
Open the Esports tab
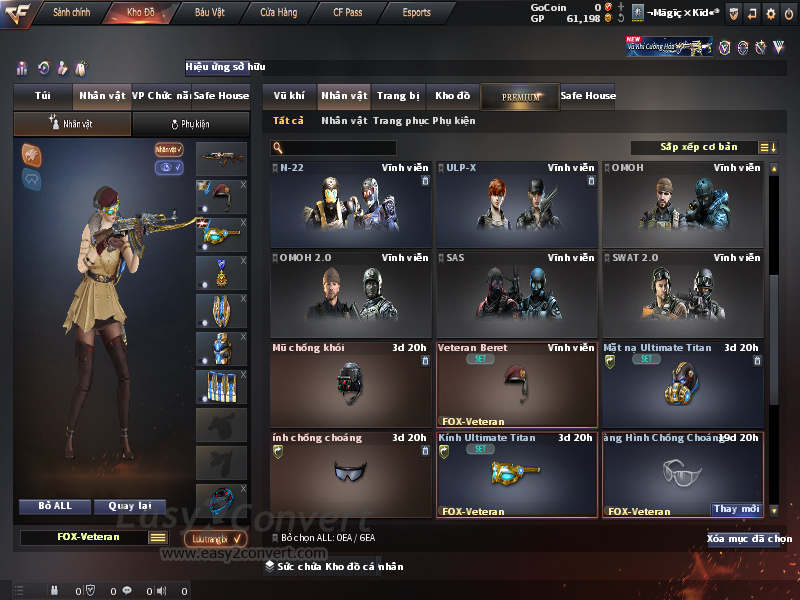click(416, 13)
